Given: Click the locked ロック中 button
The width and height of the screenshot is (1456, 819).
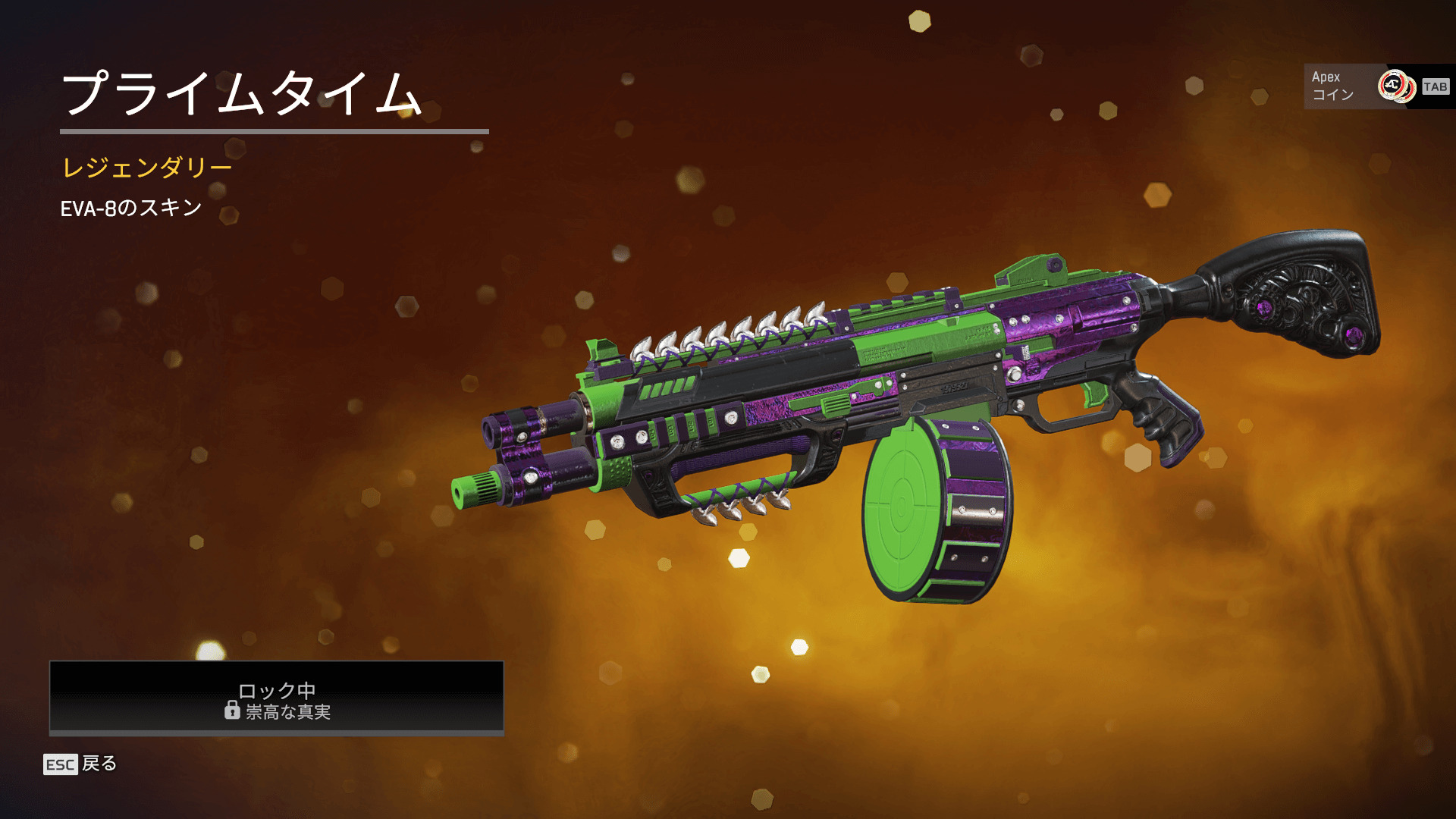Looking at the screenshot, I should pyautogui.click(x=277, y=698).
